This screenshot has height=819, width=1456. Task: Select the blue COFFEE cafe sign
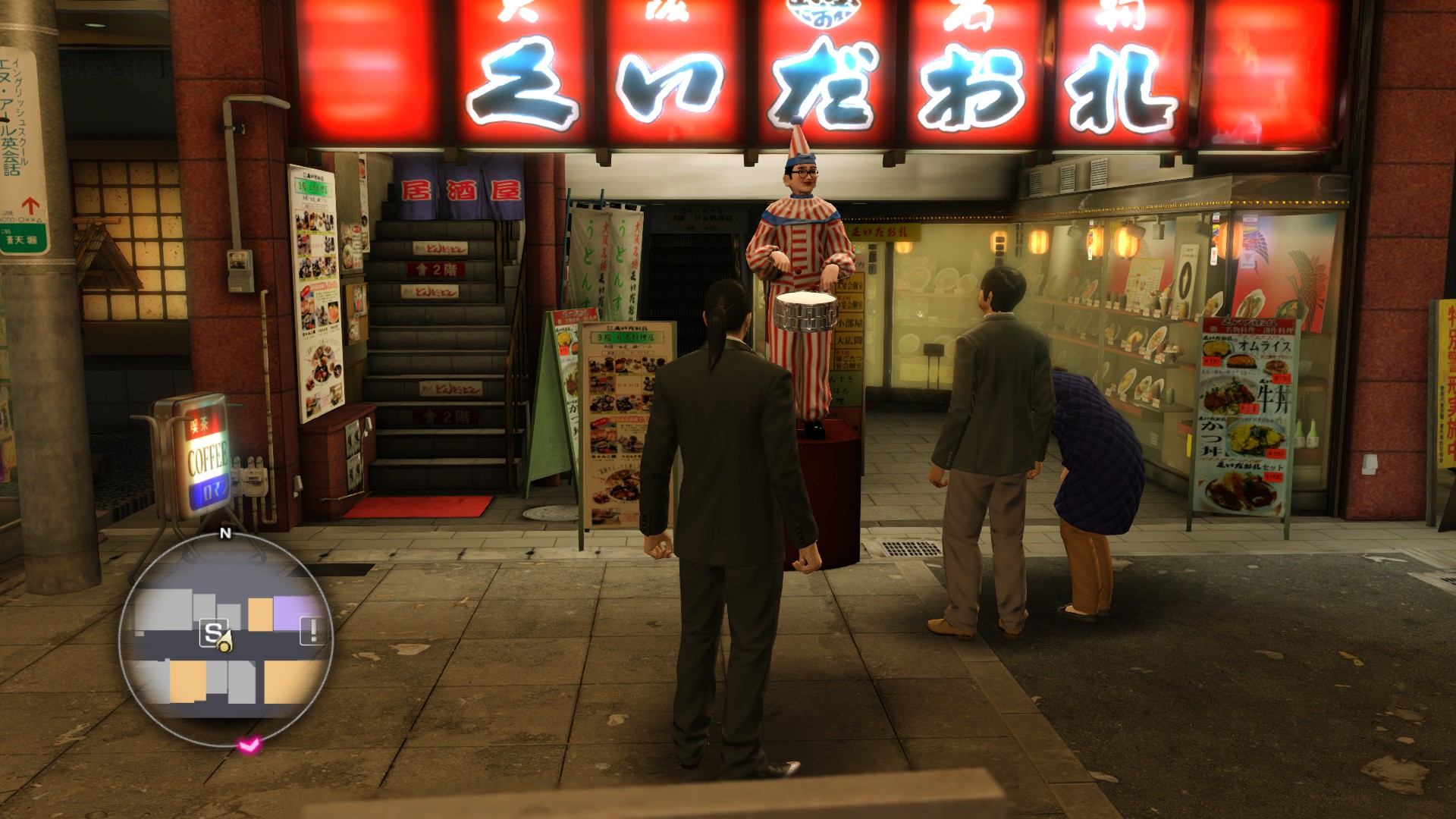205,457
